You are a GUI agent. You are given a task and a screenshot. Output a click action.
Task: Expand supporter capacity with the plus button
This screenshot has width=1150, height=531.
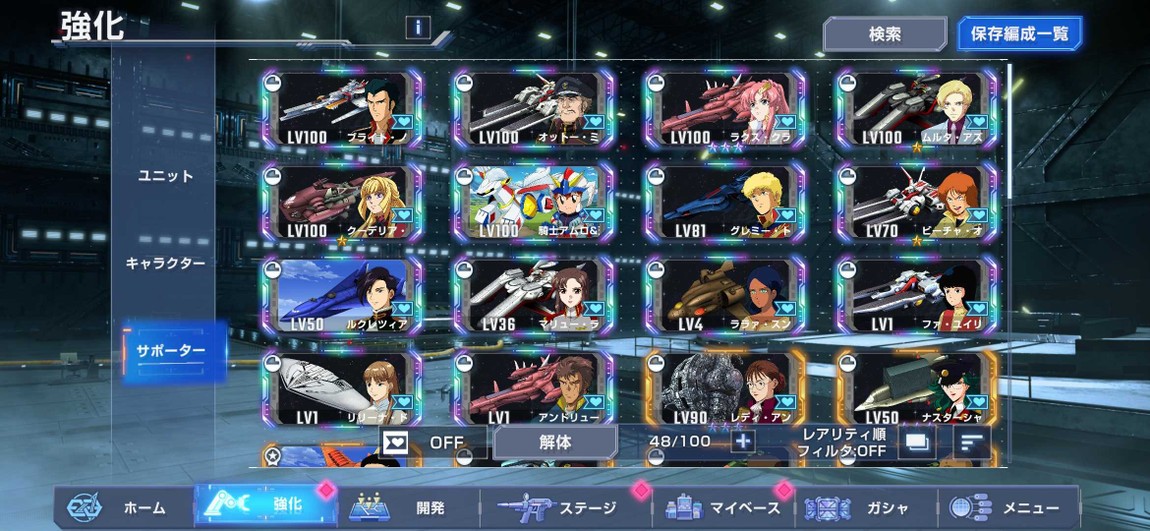click(x=742, y=441)
